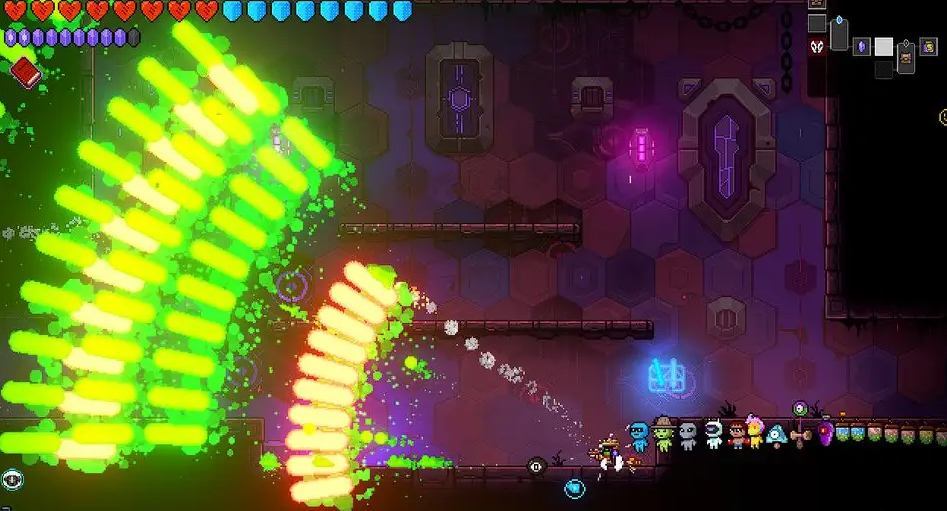Click the white current room on the minimap
This screenshot has height=511, width=947.
(x=883, y=46)
